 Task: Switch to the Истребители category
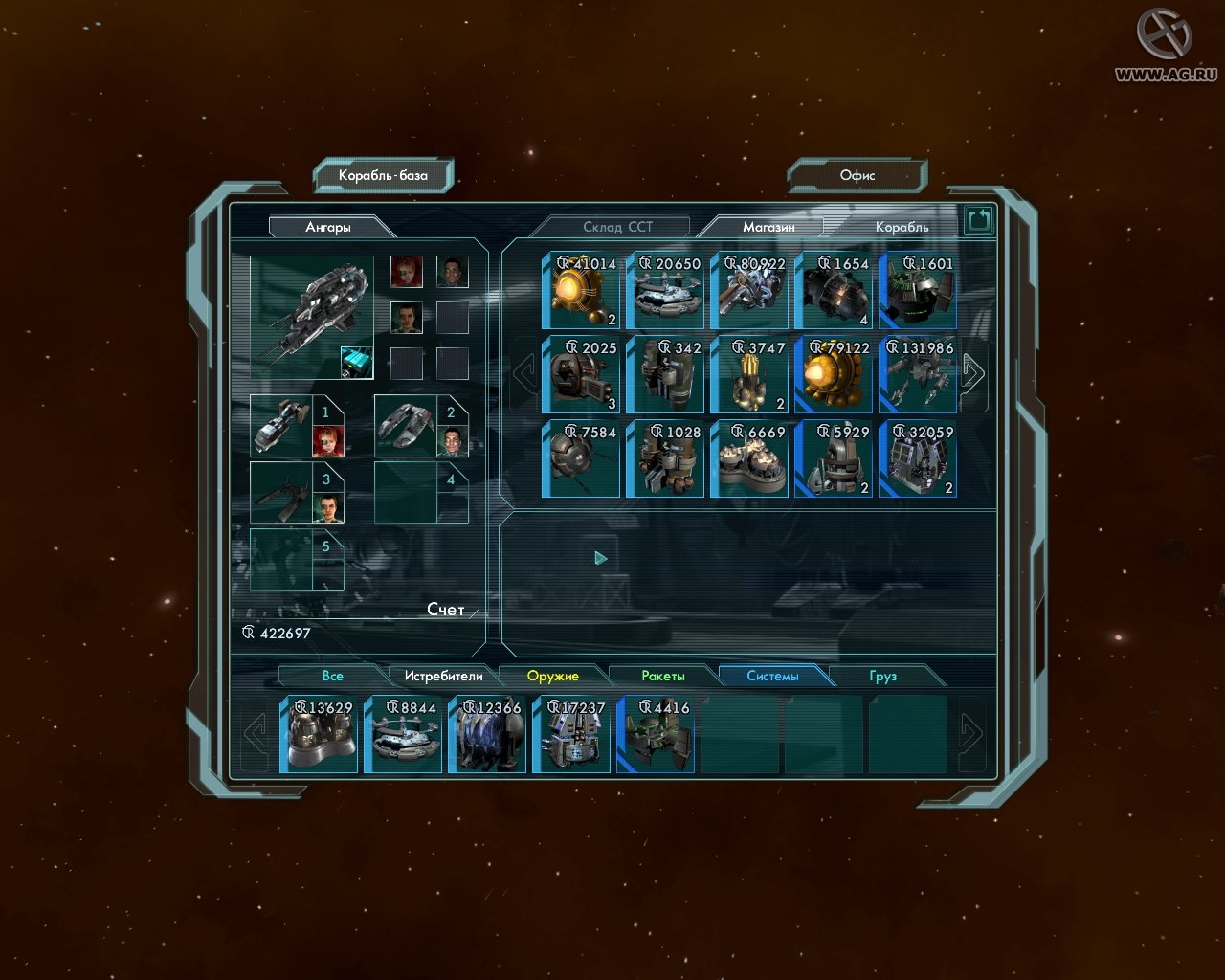coord(442,676)
